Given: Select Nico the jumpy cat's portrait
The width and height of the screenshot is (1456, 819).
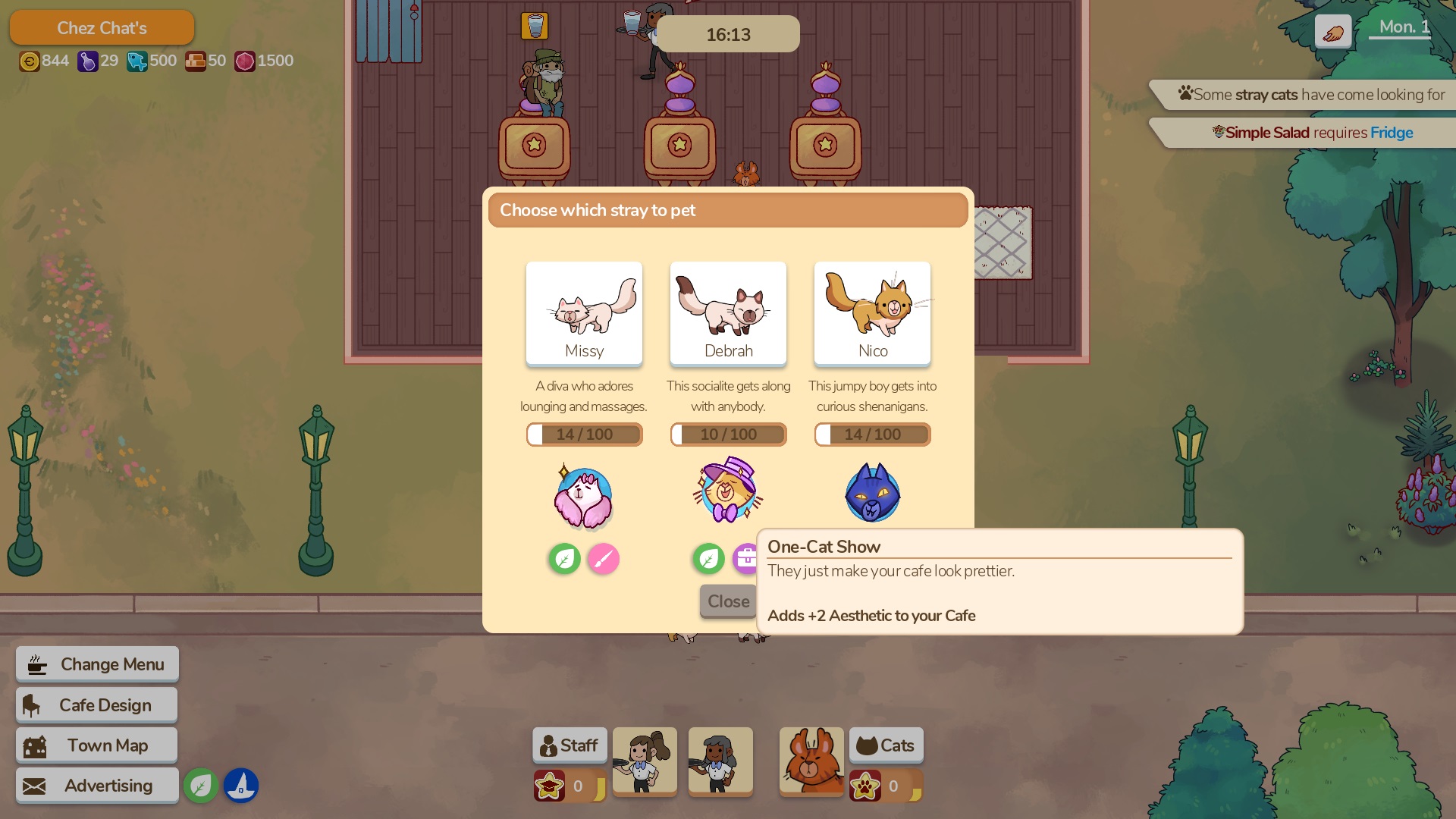Looking at the screenshot, I should [872, 313].
